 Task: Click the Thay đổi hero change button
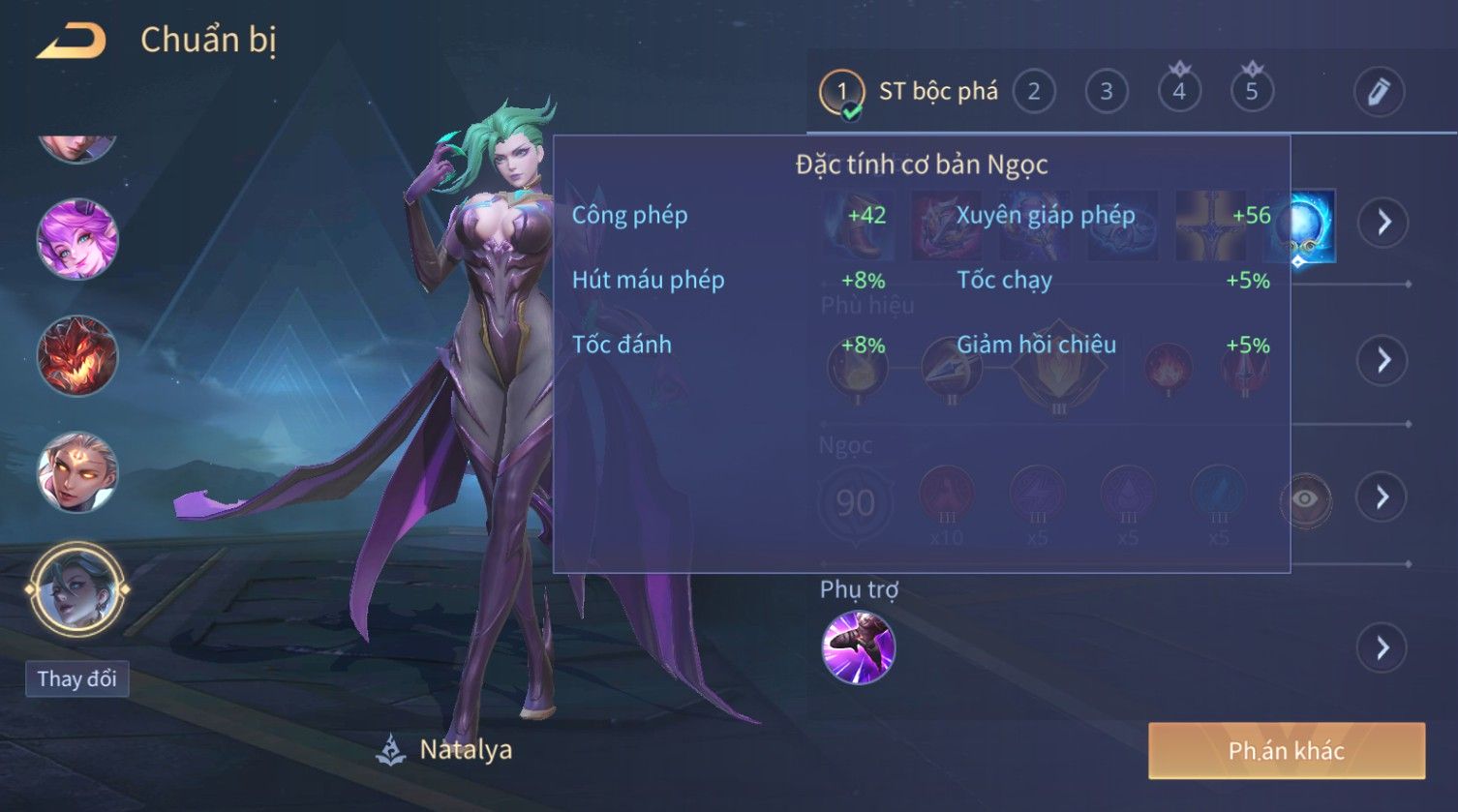point(76,678)
